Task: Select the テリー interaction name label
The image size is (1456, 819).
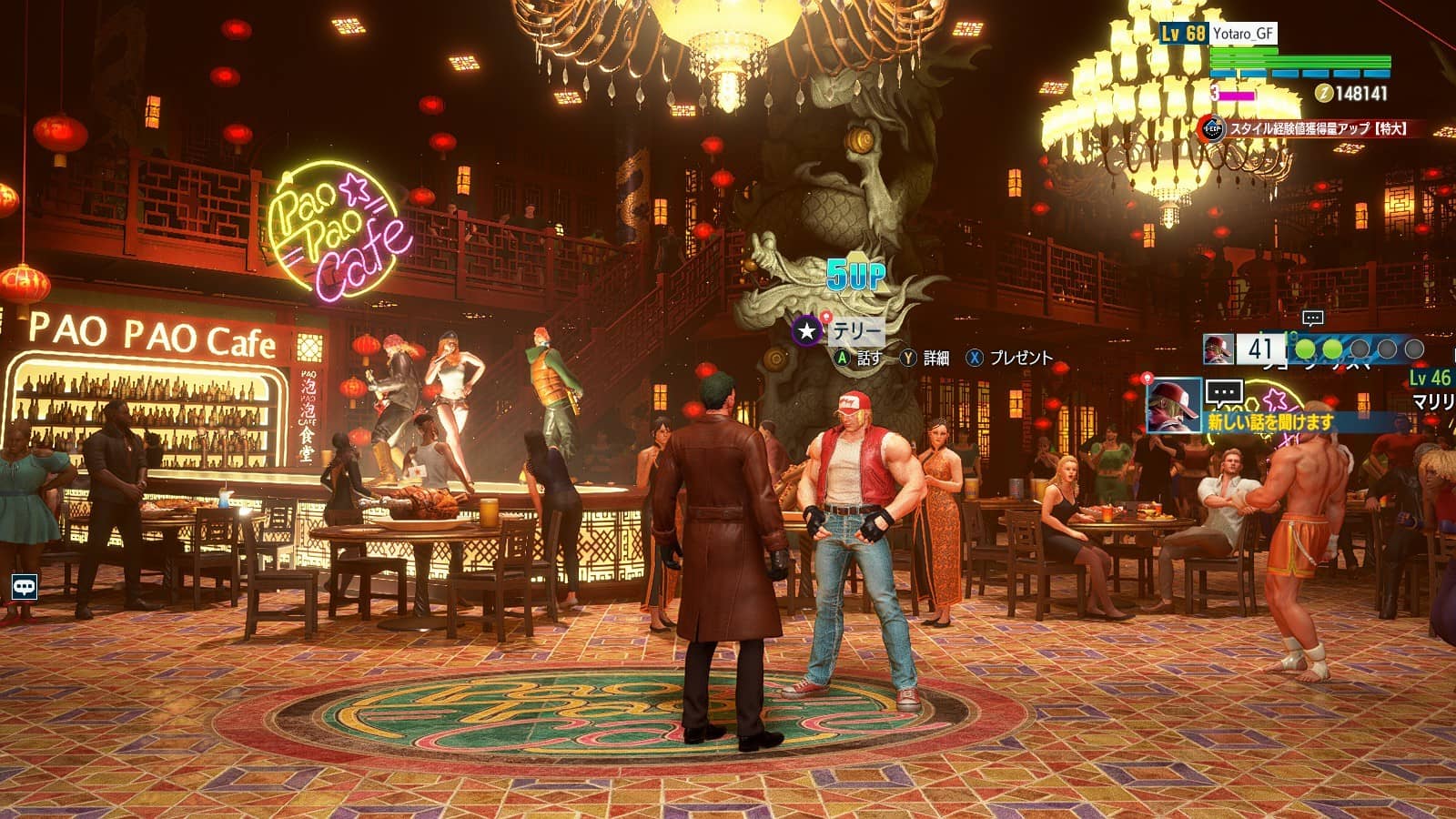Action: point(856,330)
